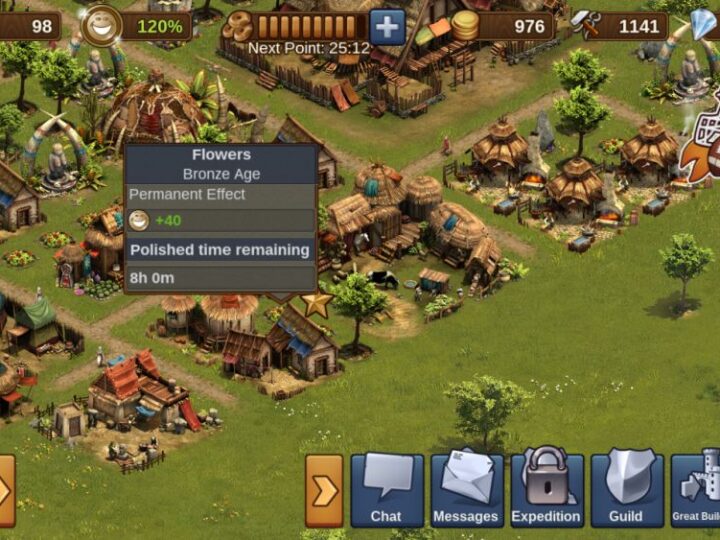
Task: Open the Great Buildings menu
Action: point(698,490)
